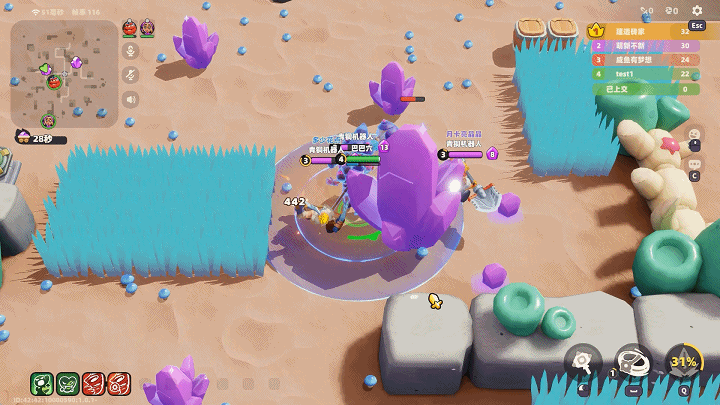Select the first-place leaderboard row
720x405 pixels.
pos(642,31)
